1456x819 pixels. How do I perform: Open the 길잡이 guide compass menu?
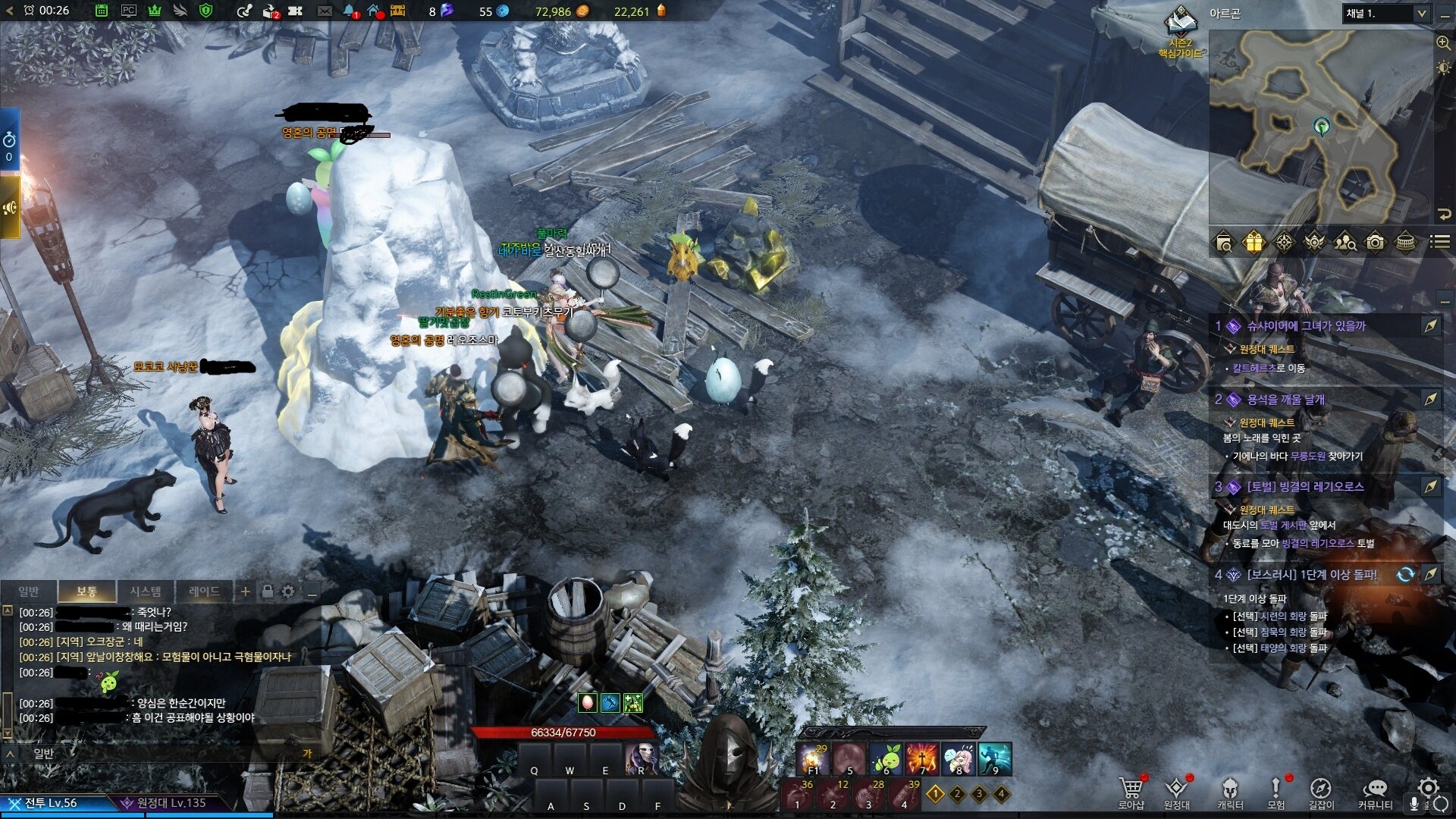coord(1320,792)
